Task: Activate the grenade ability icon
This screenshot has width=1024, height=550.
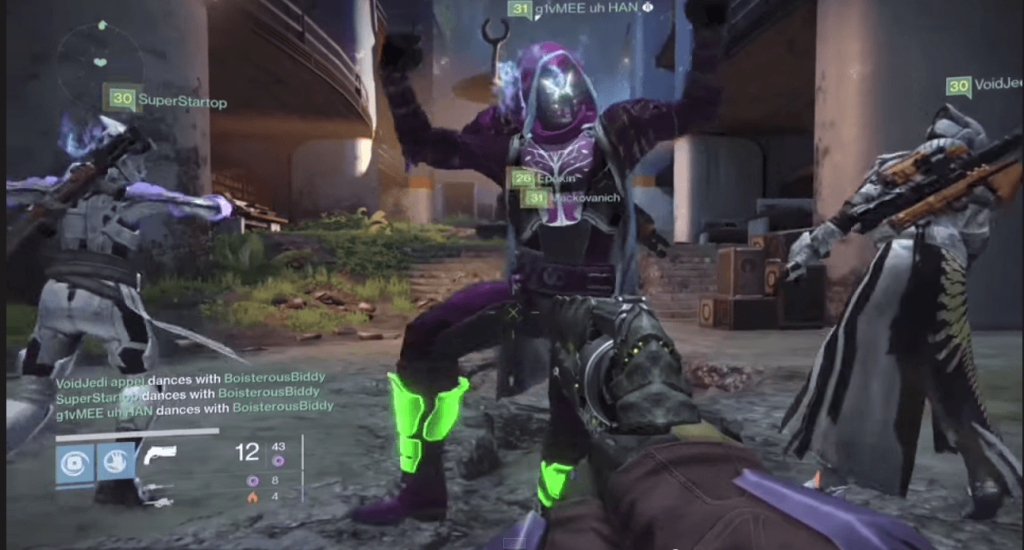Action: coord(75,463)
